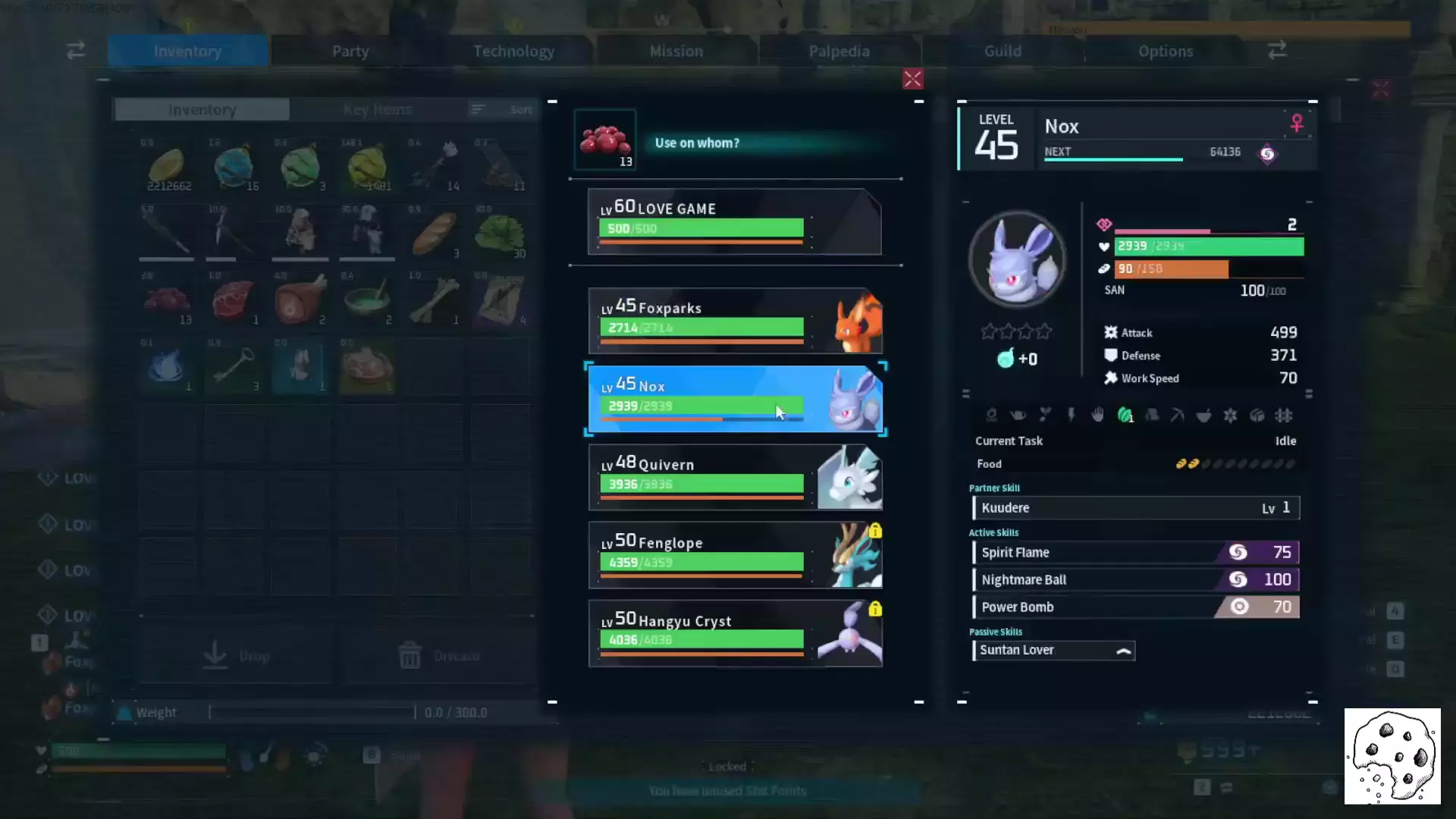Open the Palpedia tab
The height and width of the screenshot is (819, 1456).
[x=839, y=51]
